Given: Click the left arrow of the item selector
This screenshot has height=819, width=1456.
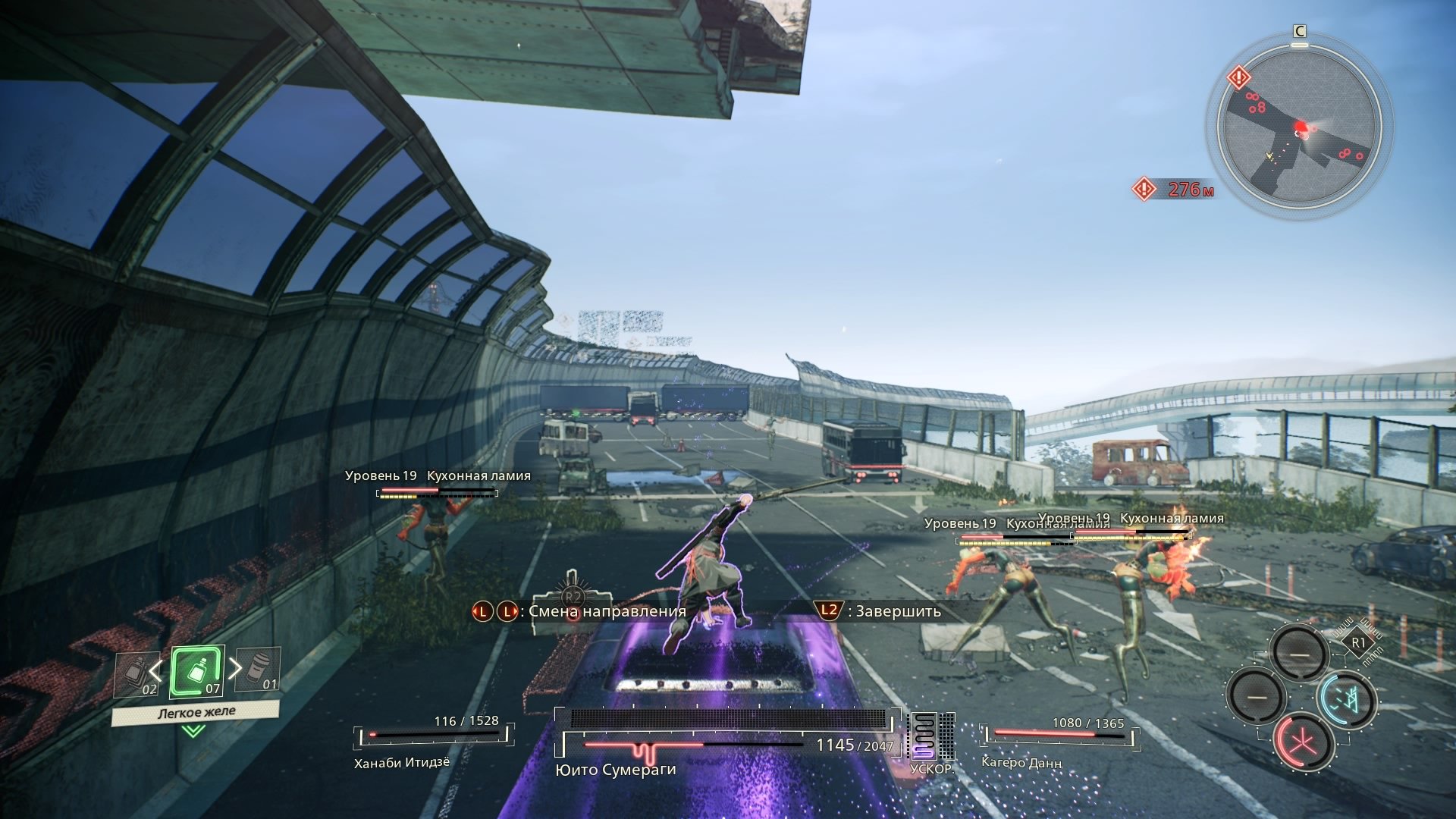Looking at the screenshot, I should click(155, 670).
